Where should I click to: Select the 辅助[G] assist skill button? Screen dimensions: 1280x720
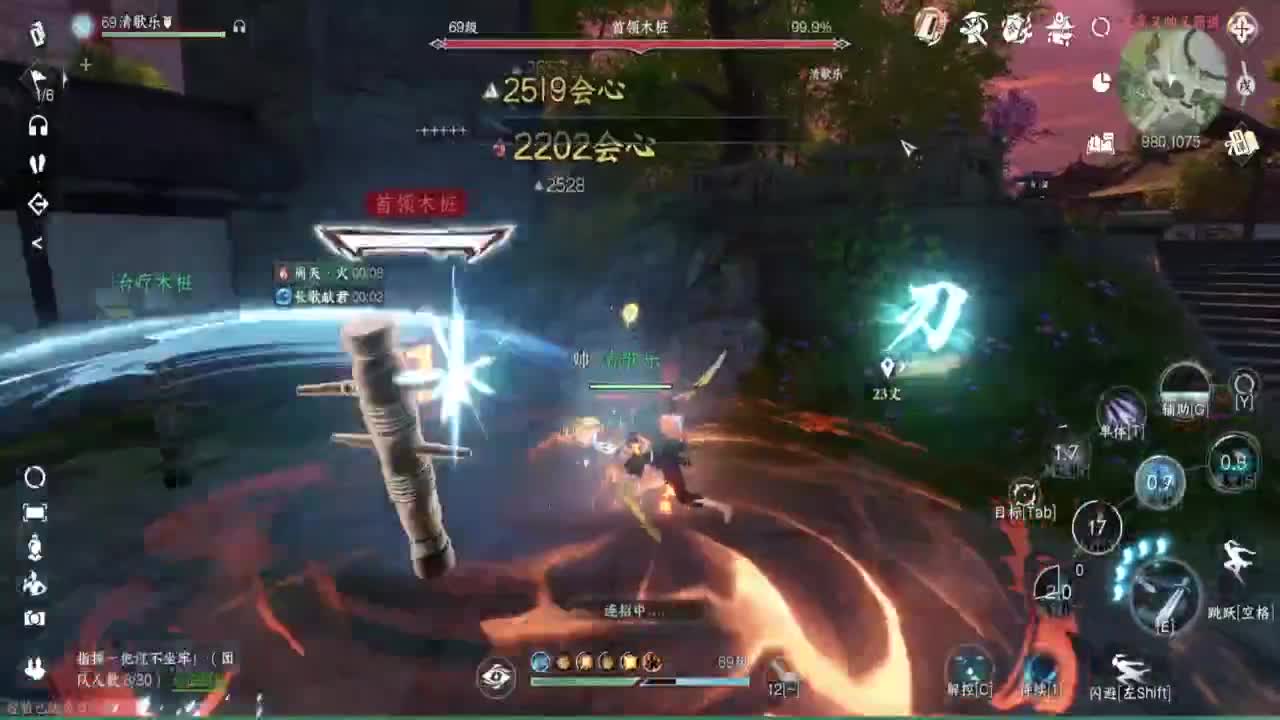1184,385
